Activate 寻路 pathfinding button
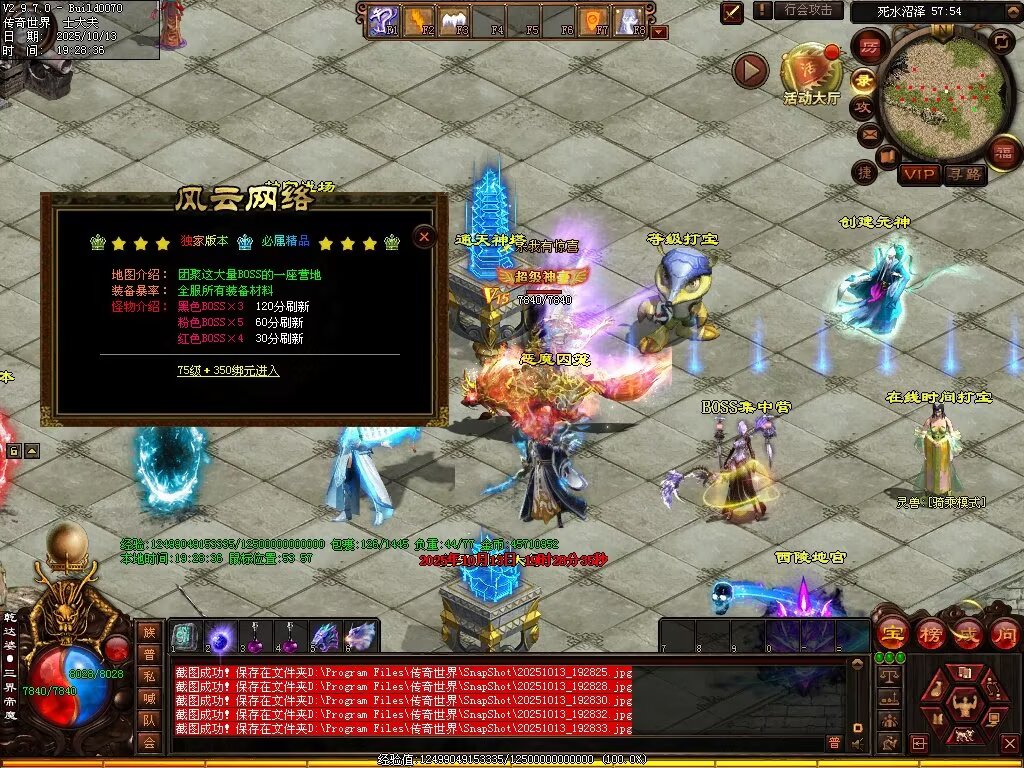The image size is (1024, 768). tap(965, 174)
